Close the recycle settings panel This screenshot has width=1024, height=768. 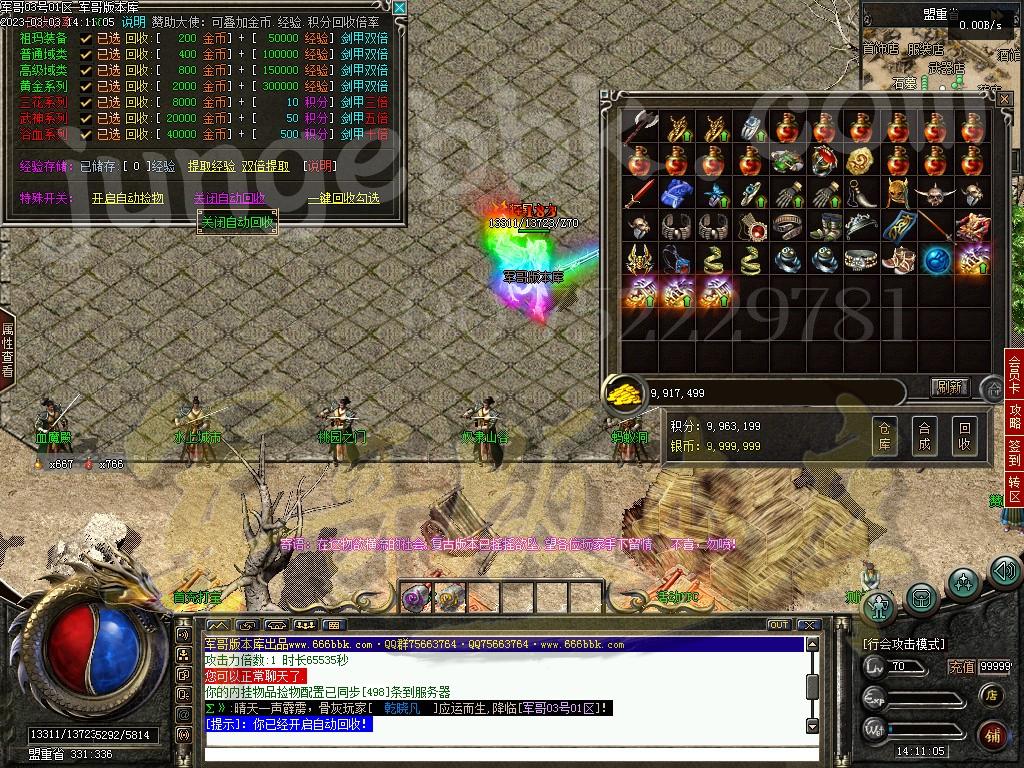pyautogui.click(x=400, y=8)
